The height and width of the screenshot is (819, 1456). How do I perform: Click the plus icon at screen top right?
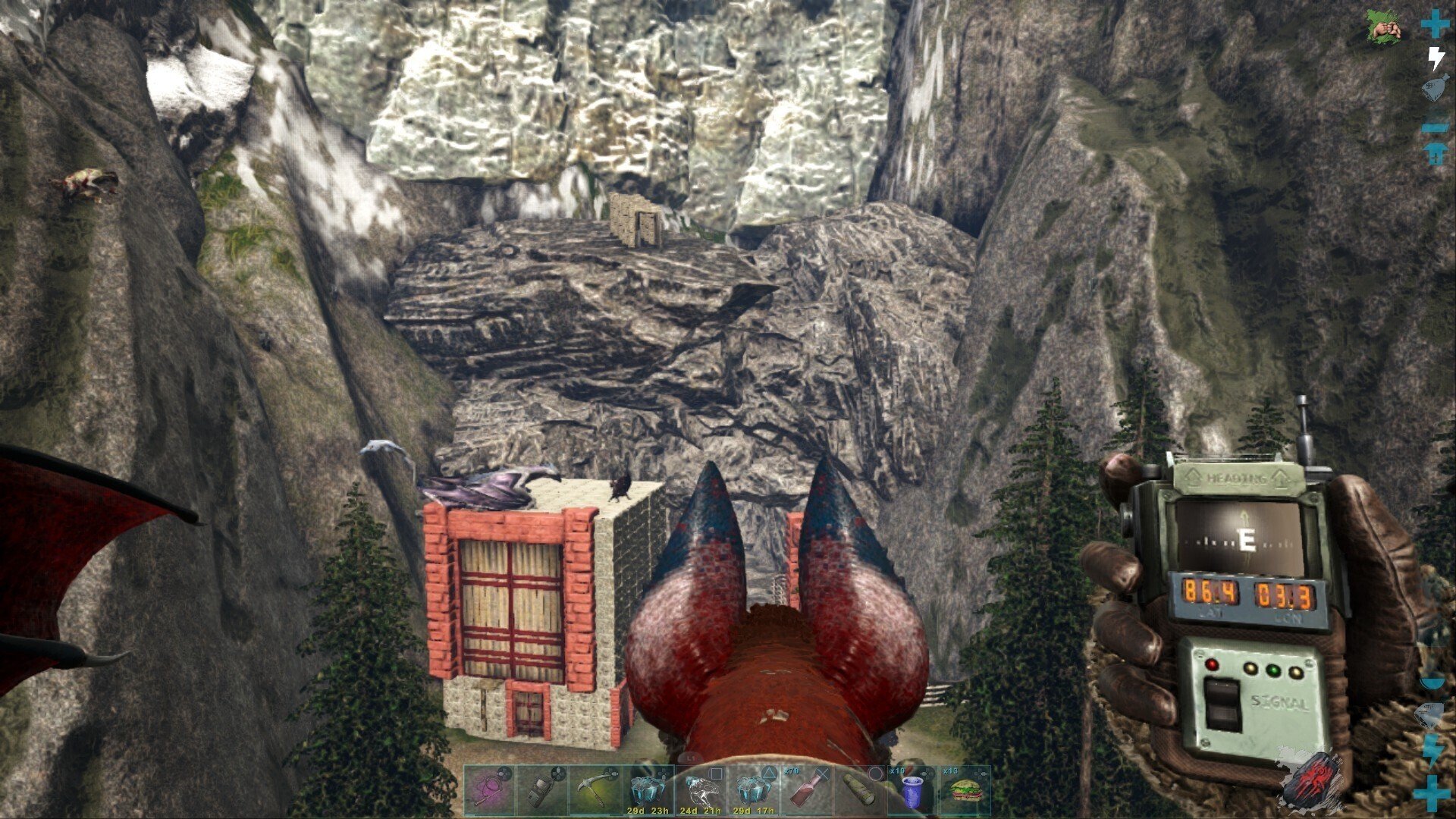pos(1434,24)
